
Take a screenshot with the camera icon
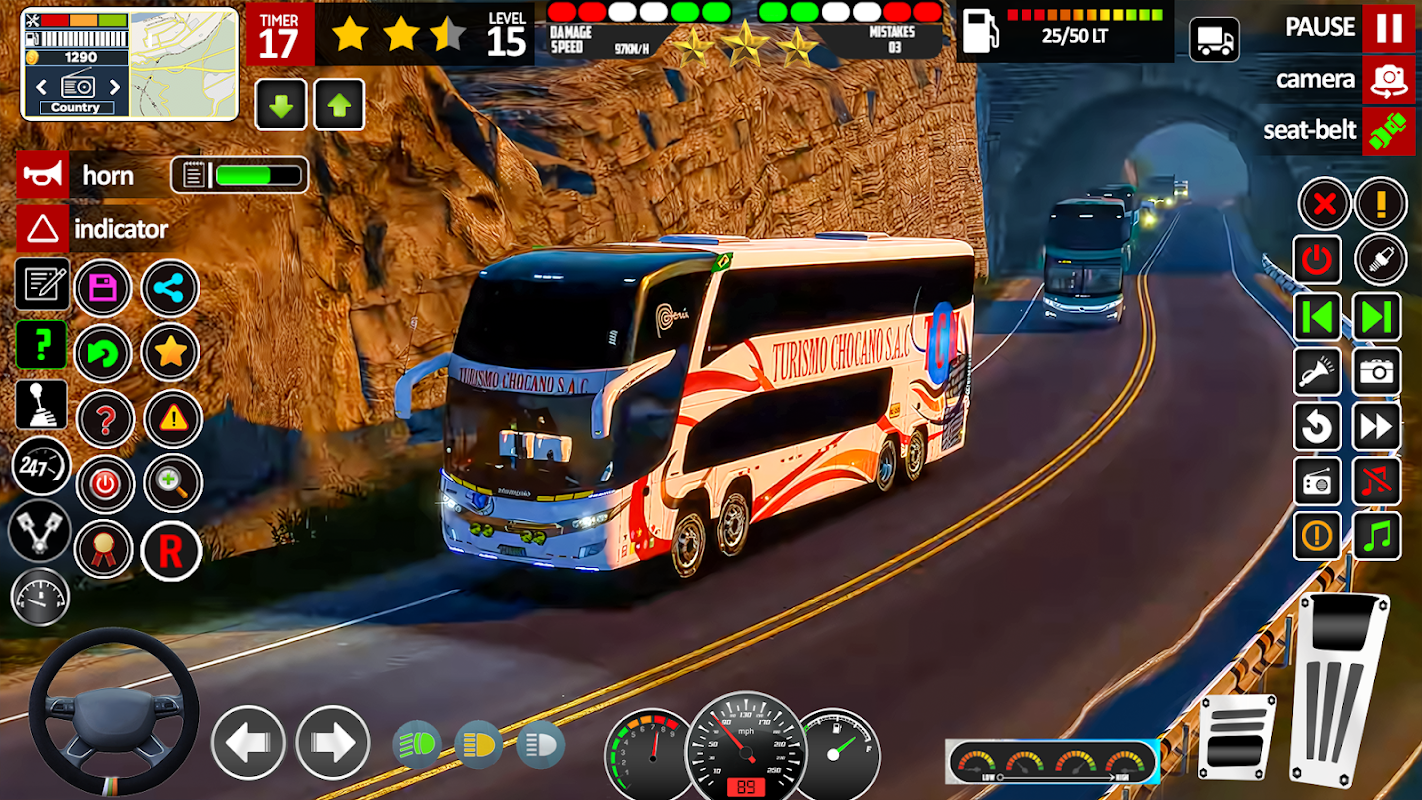(x=1377, y=372)
